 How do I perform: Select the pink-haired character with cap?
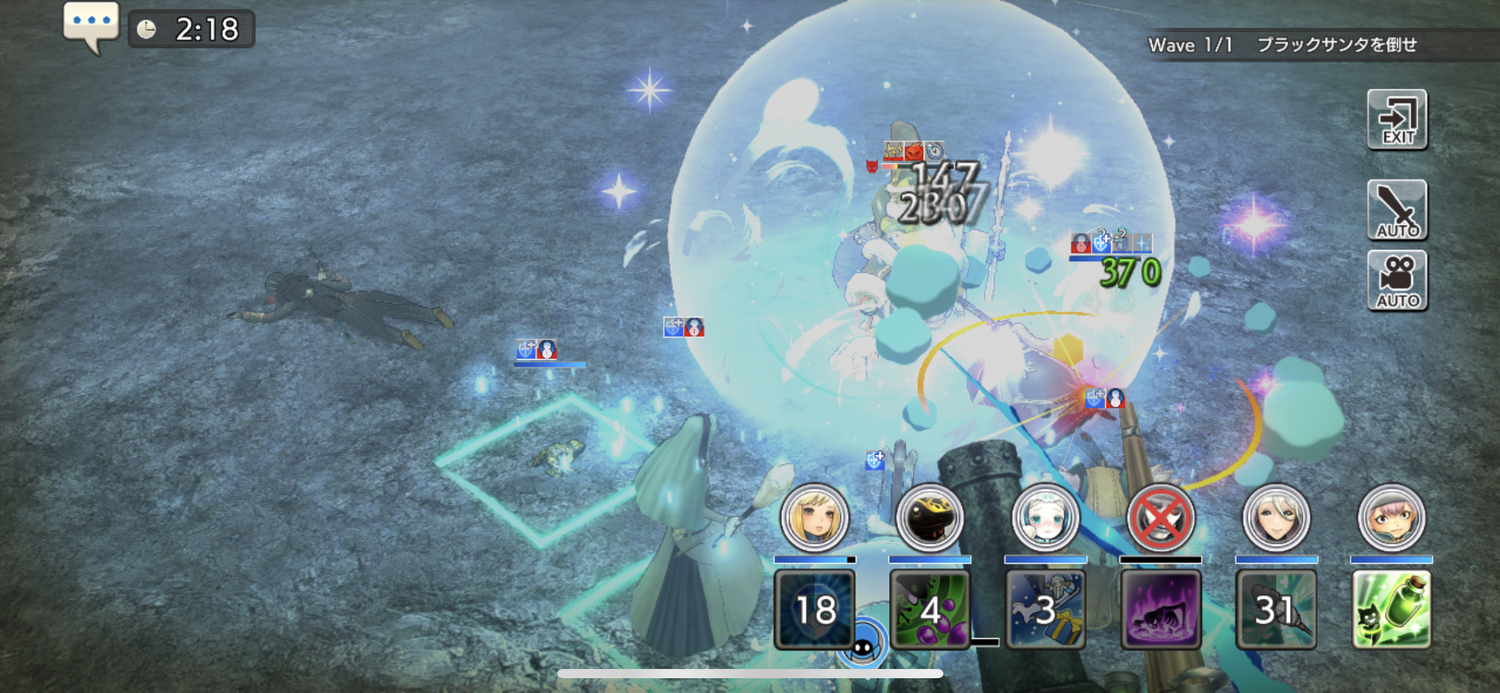(1391, 519)
